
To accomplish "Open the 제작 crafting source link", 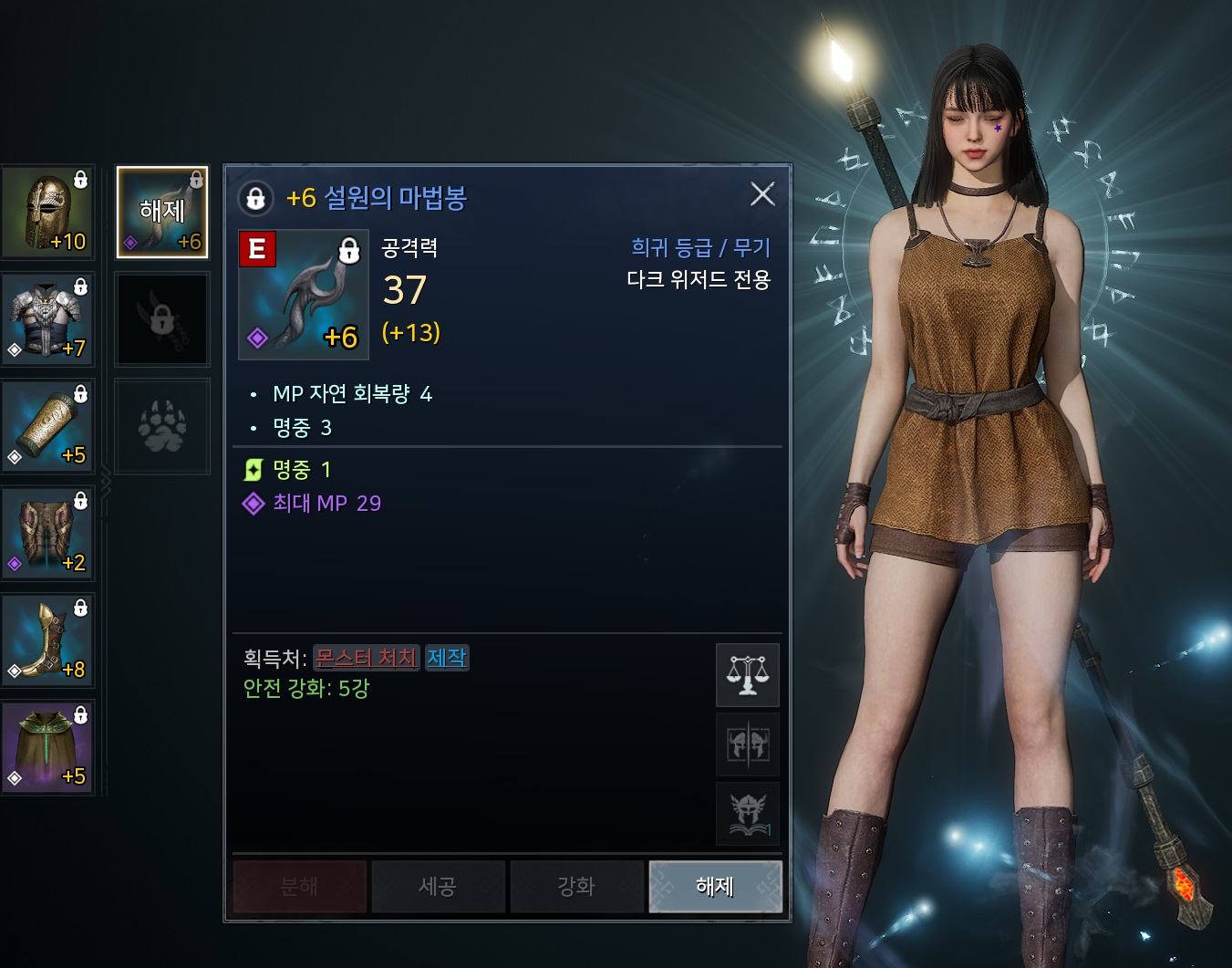I will (x=447, y=658).
